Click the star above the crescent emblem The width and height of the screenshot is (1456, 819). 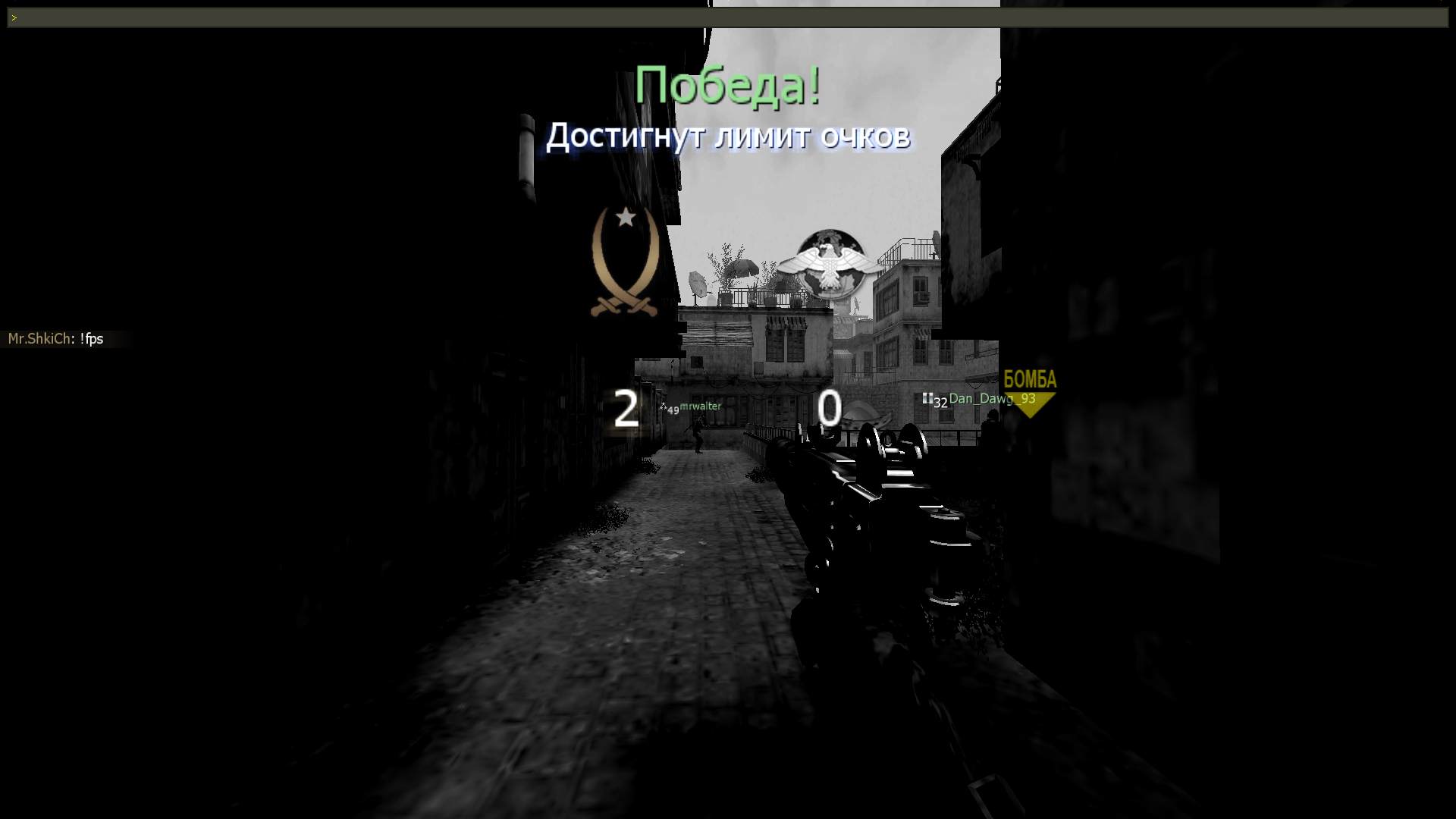point(626,218)
